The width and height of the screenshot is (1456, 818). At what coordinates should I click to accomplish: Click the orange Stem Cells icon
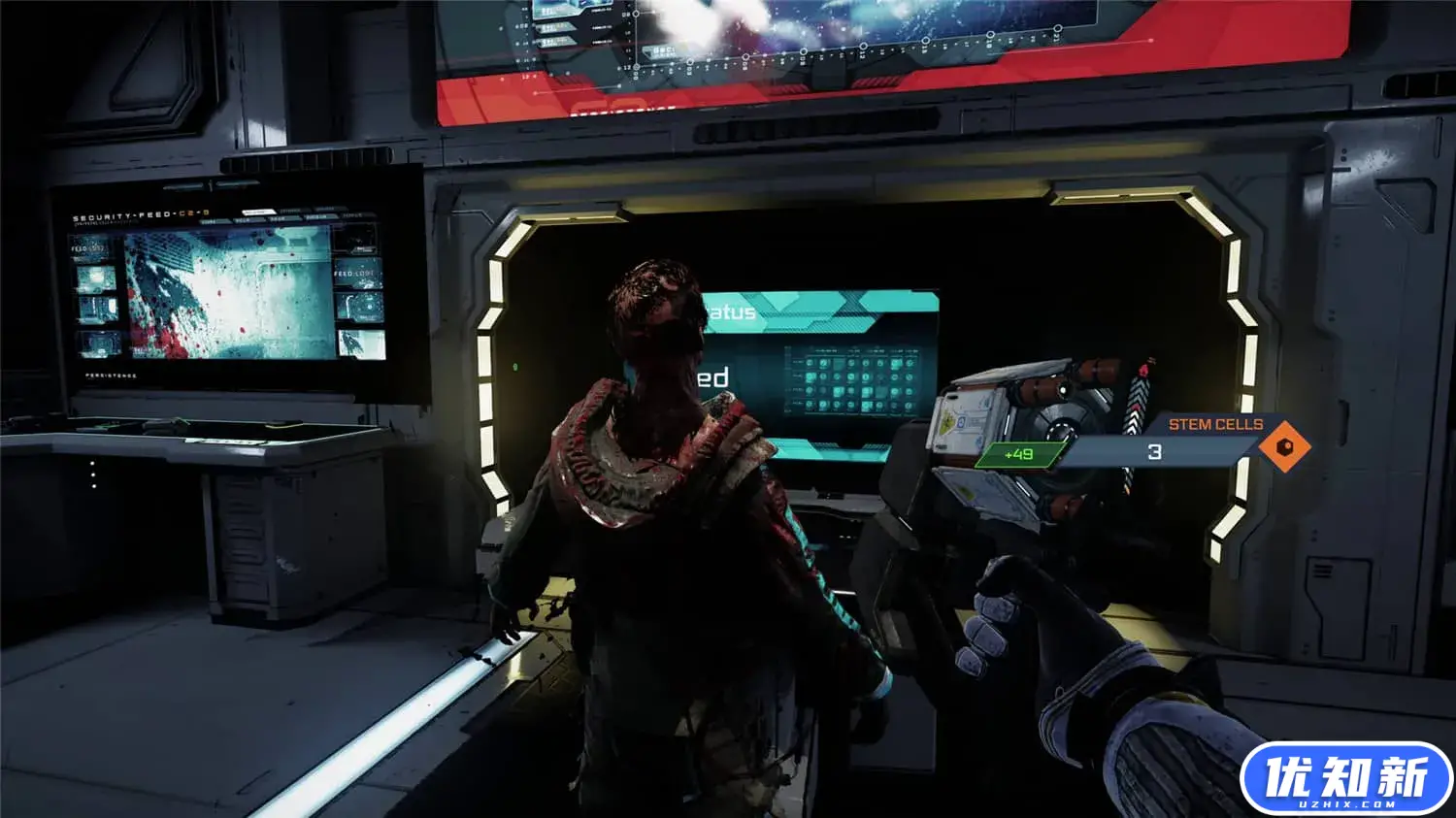[1284, 446]
